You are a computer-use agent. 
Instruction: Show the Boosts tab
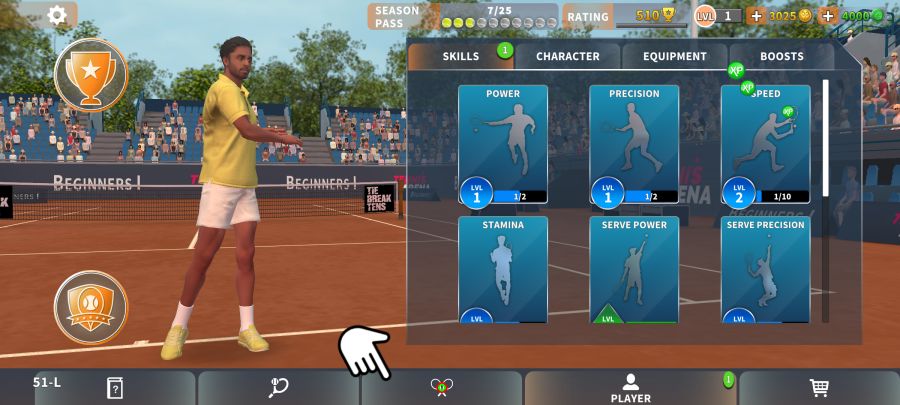click(782, 56)
